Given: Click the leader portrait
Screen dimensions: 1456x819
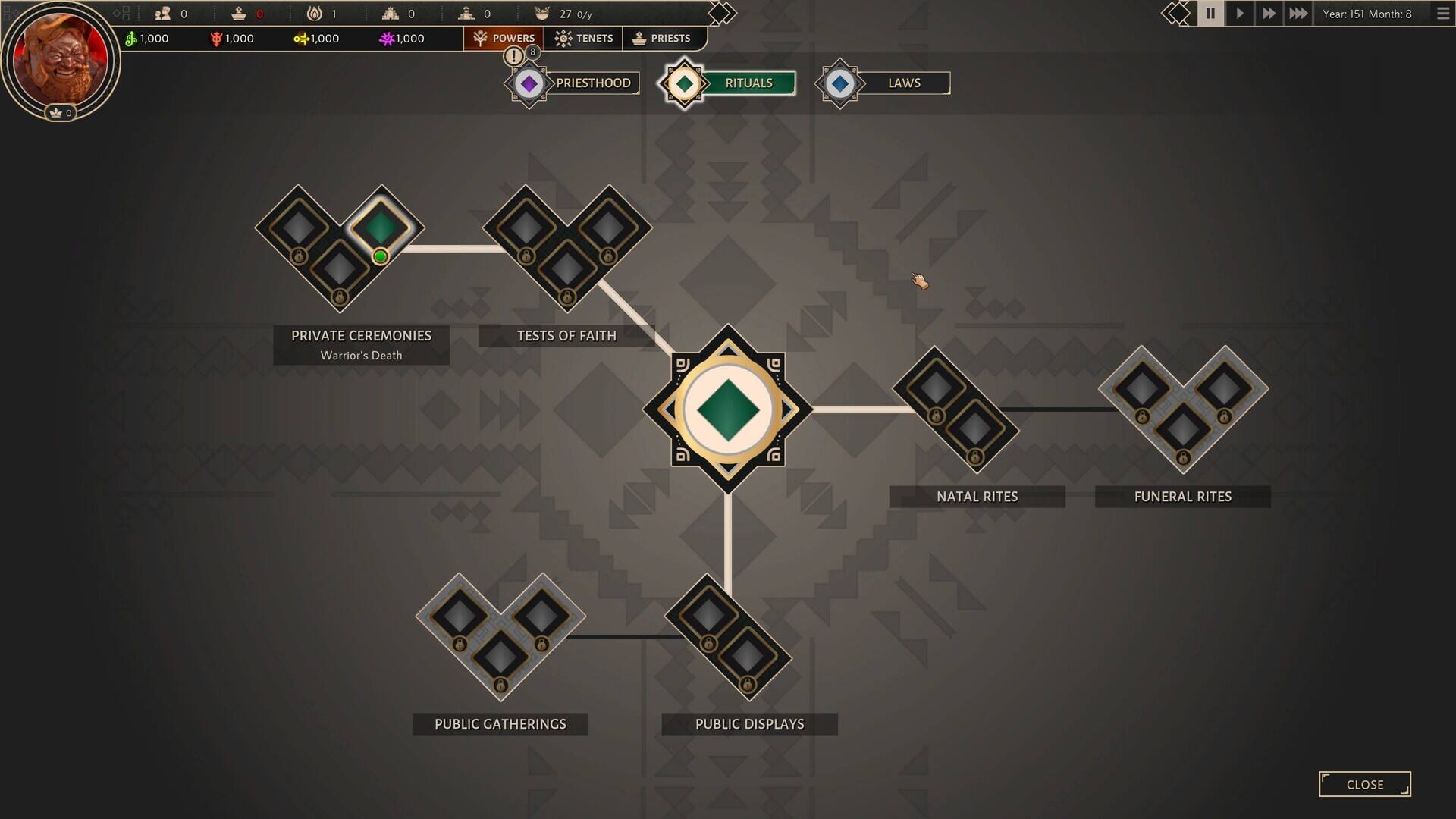Looking at the screenshot, I should (x=59, y=59).
